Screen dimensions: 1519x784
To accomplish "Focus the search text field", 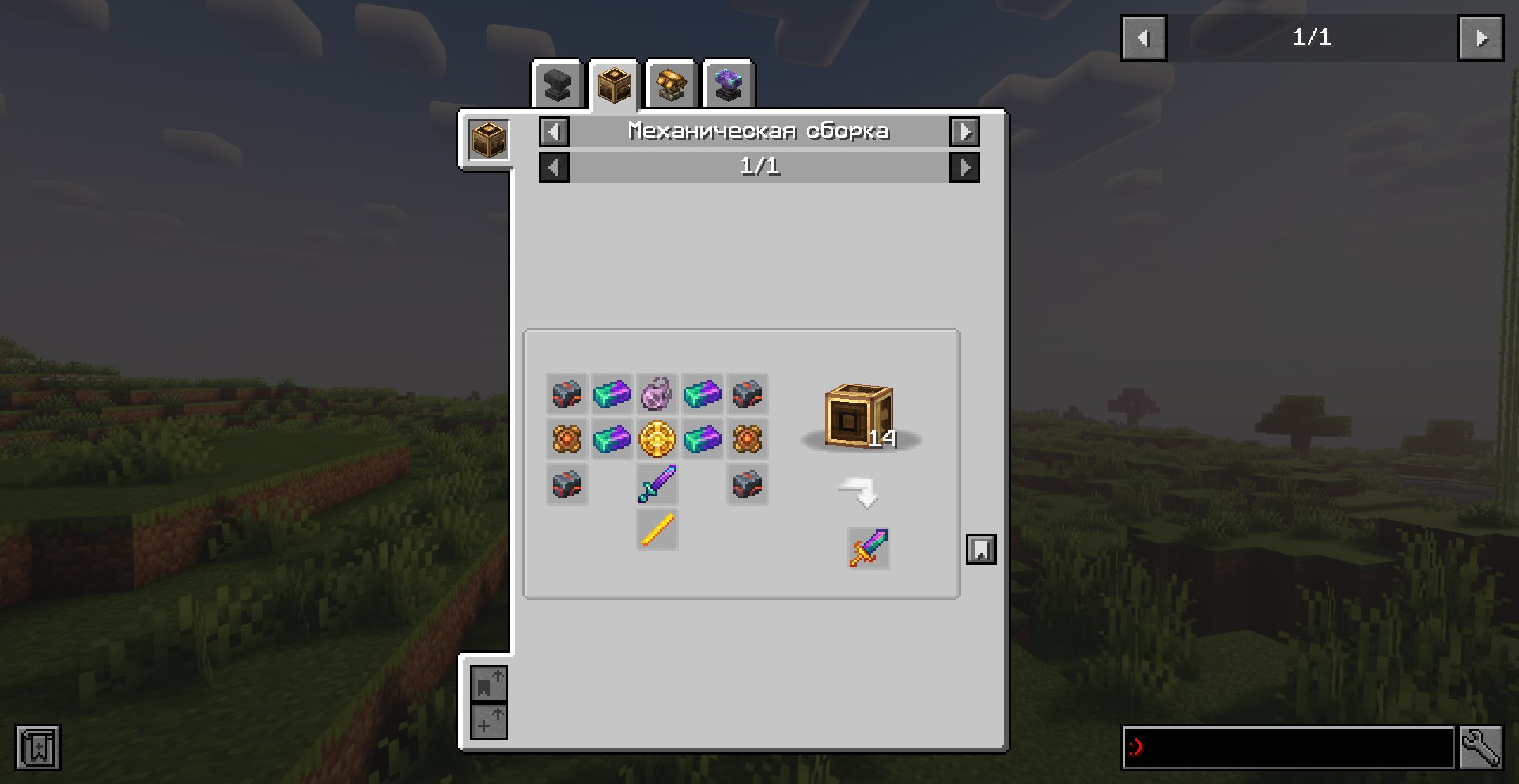I will pos(1288,747).
